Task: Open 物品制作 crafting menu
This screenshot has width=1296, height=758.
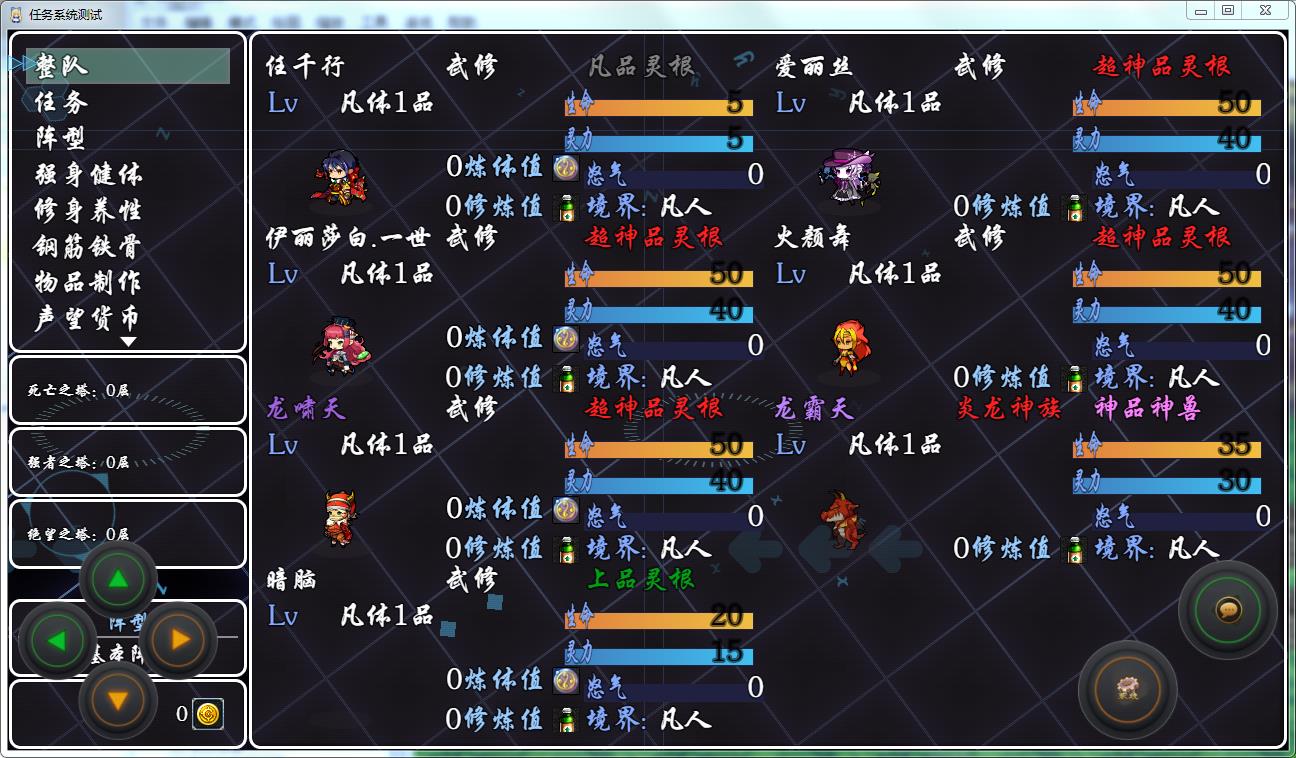Action: pos(89,282)
